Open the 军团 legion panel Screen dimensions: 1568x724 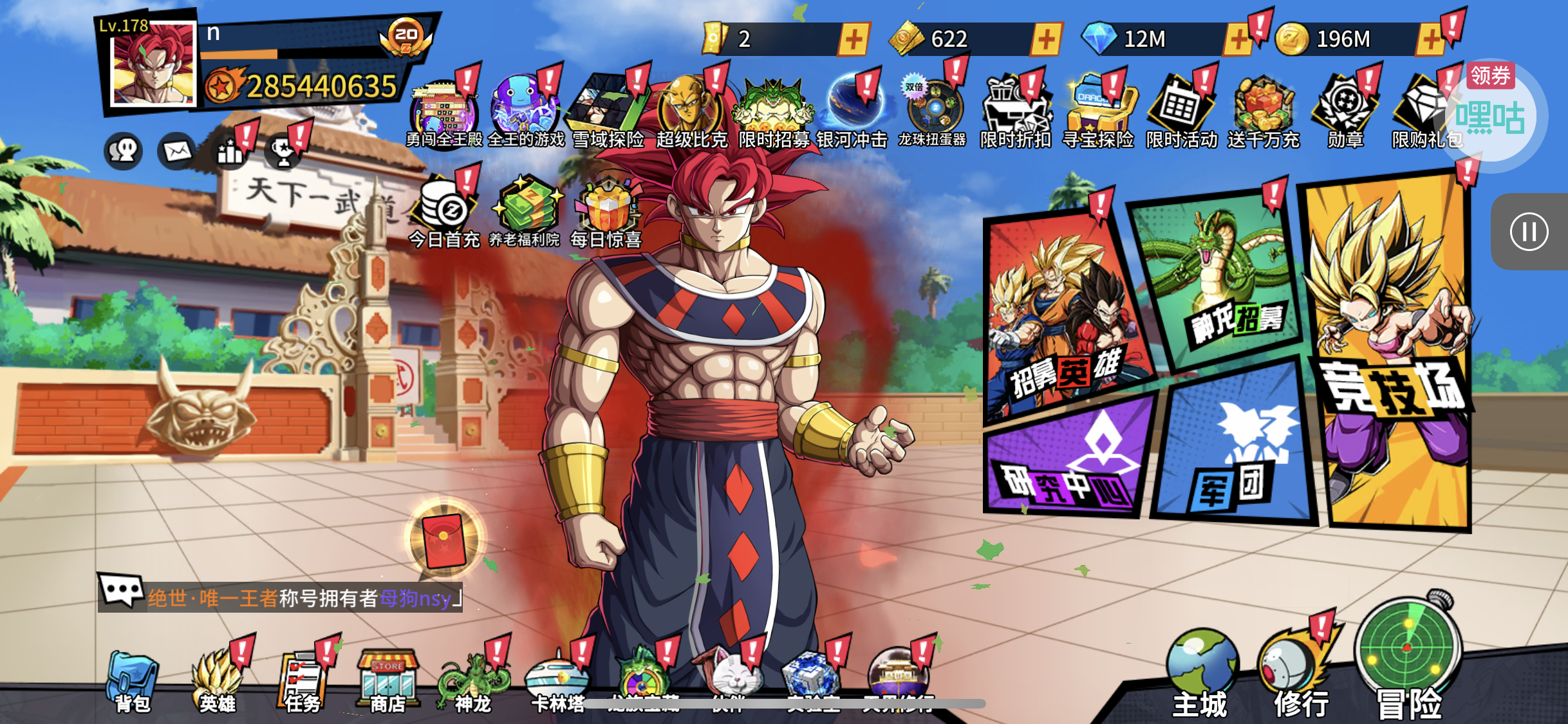[1233, 444]
